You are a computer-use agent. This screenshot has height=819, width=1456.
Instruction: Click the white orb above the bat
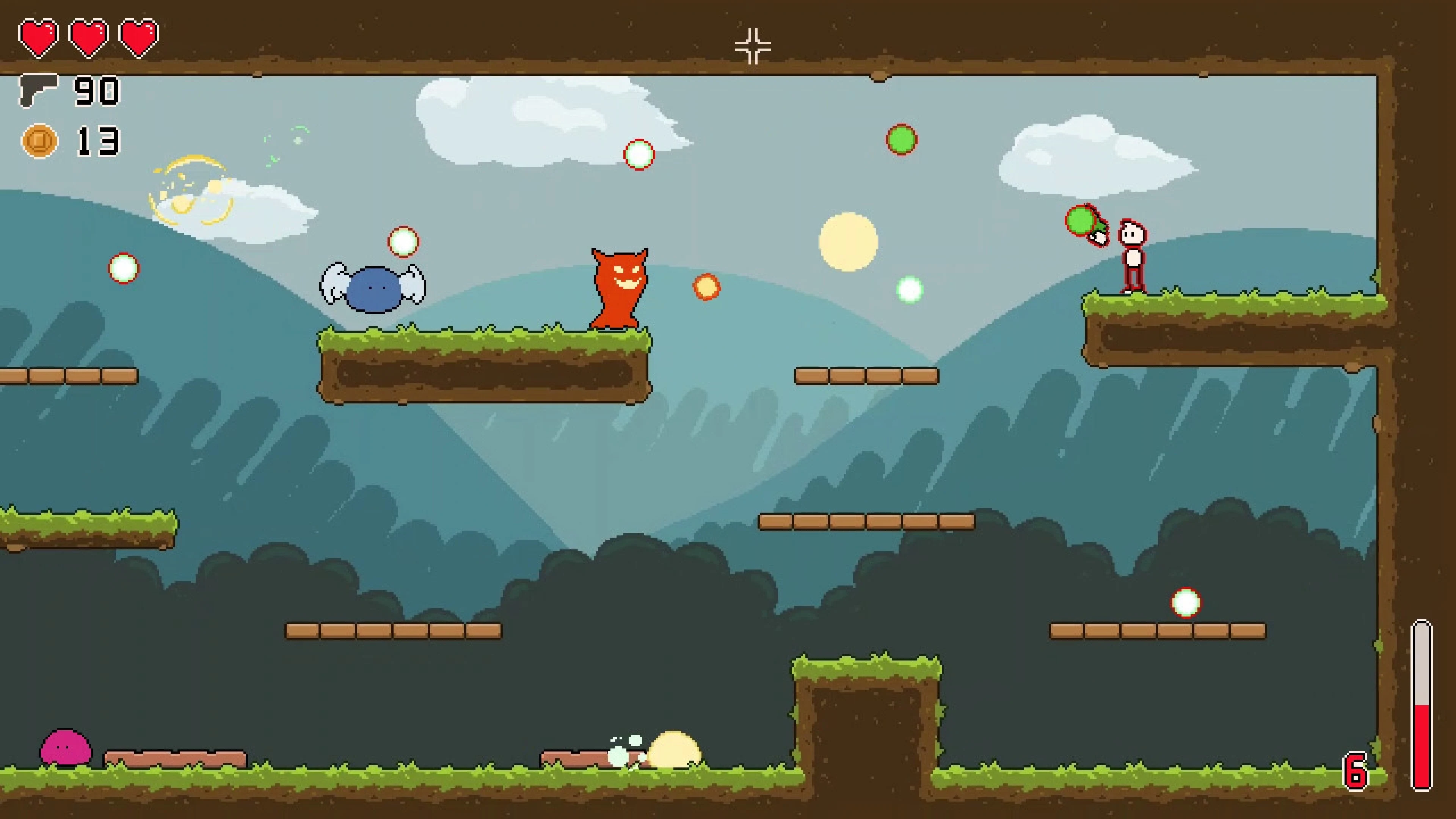(404, 242)
